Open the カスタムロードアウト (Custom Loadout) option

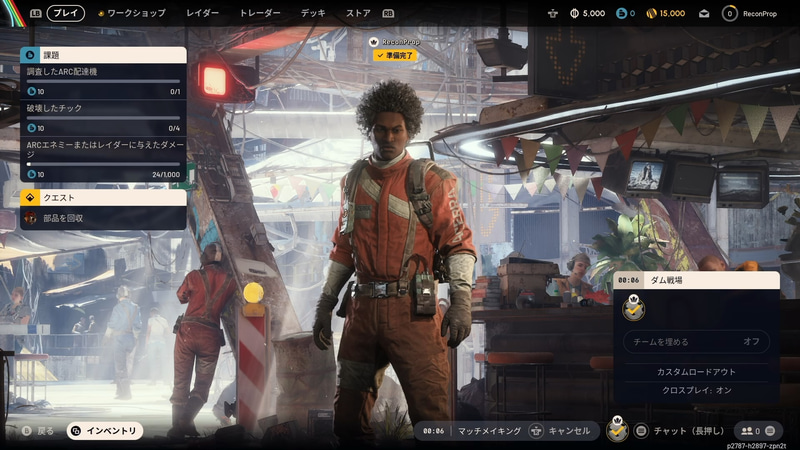(697, 372)
